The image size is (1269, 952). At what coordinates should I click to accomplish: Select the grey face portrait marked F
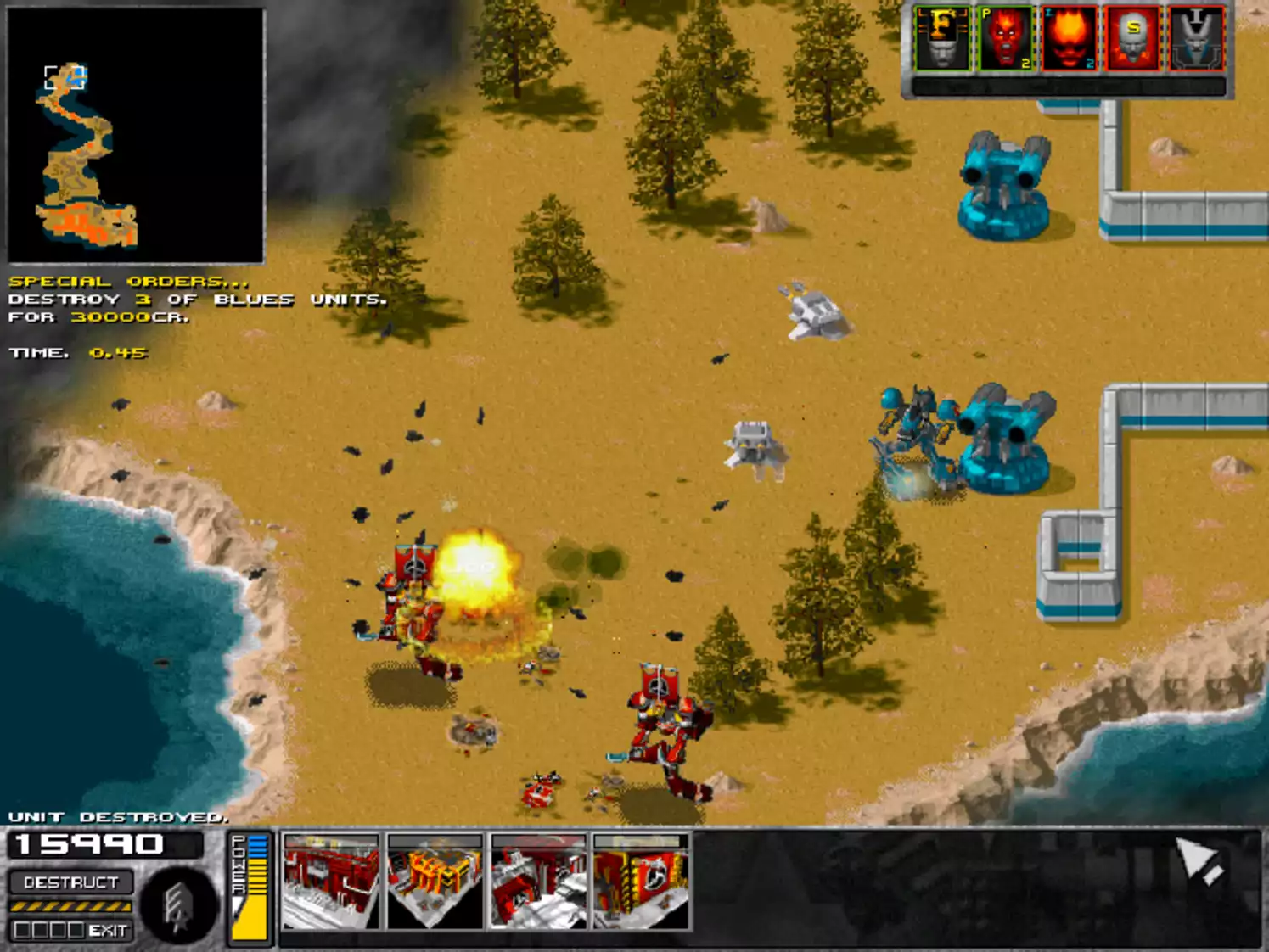(x=942, y=39)
